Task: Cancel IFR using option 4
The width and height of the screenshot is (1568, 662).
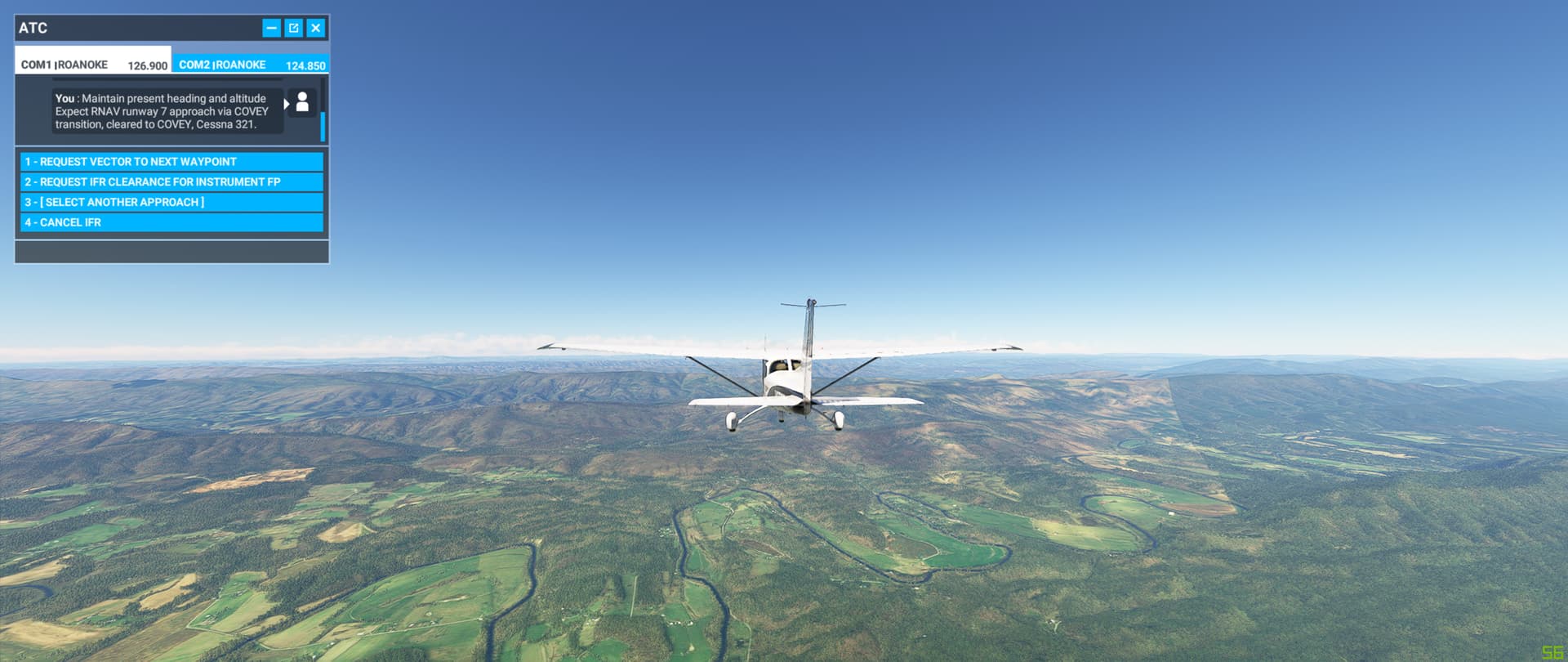Action: point(170,221)
